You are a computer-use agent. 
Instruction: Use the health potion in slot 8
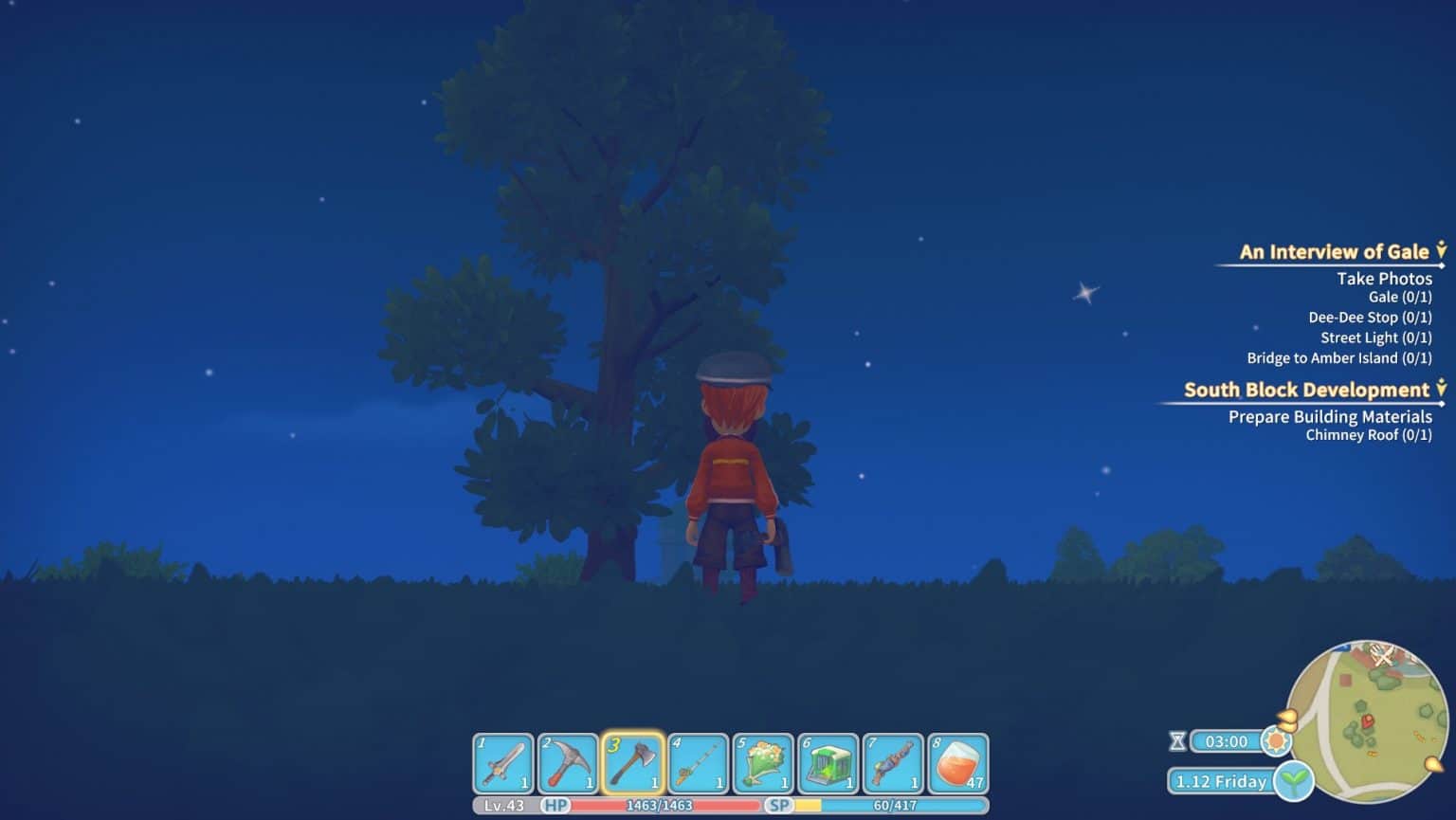tap(960, 763)
